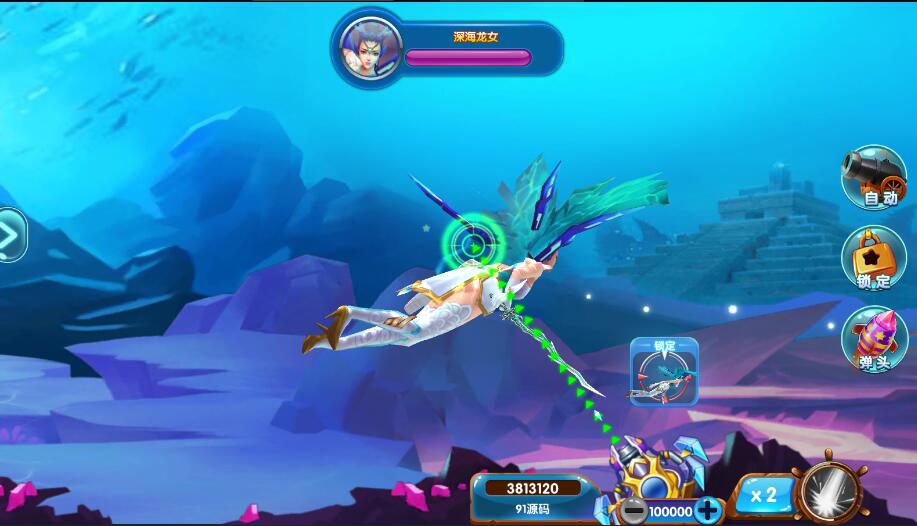Viewport: 917px width, 526px height.
Task: Expand the side panel with the arrow
Action: pos(10,236)
